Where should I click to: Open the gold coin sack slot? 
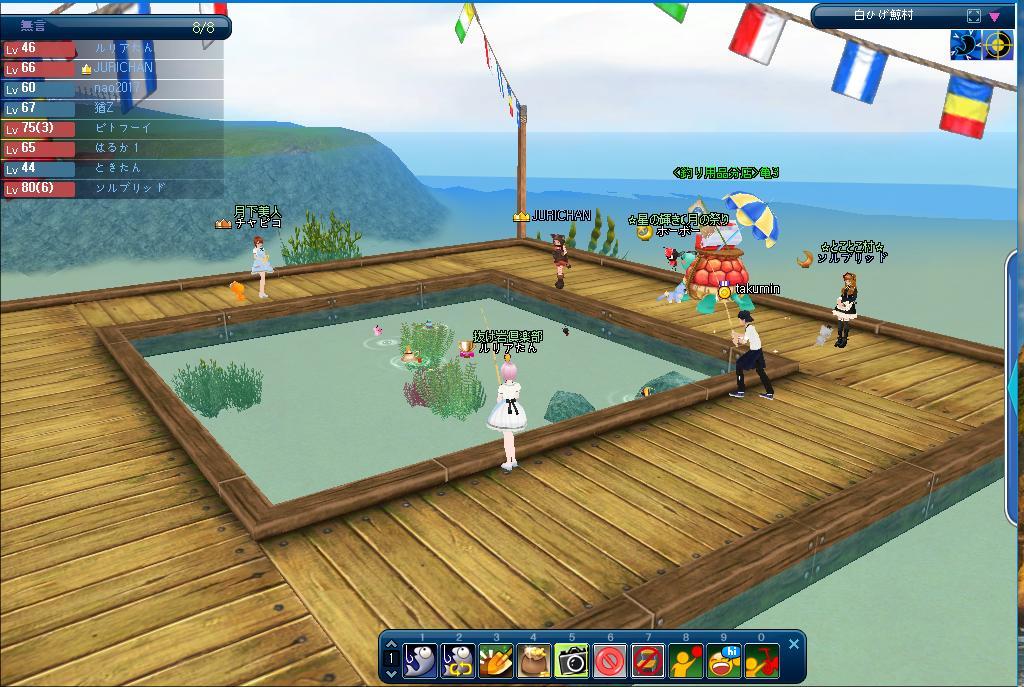pyautogui.click(x=535, y=660)
